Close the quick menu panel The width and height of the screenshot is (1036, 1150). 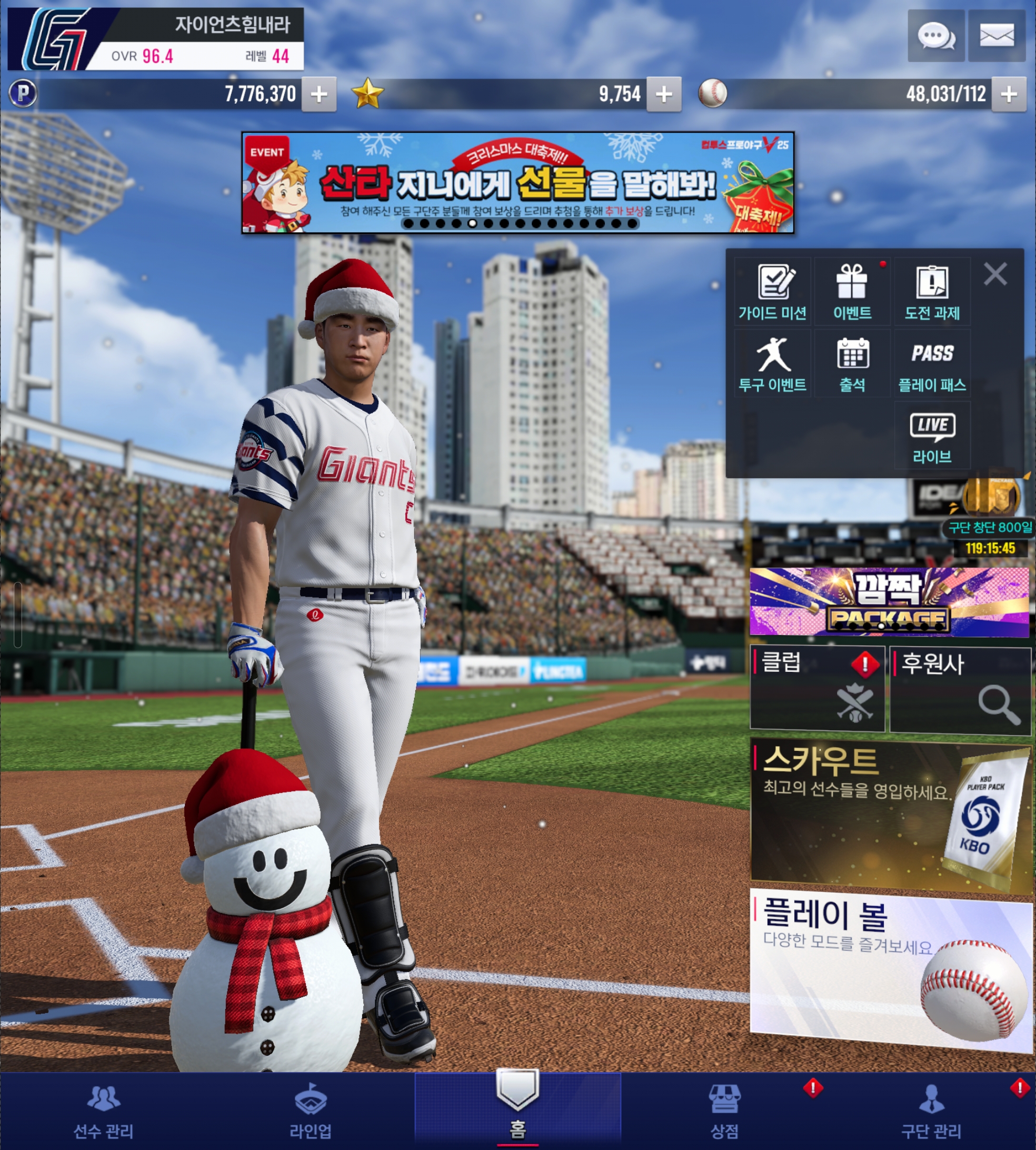pos(995,274)
